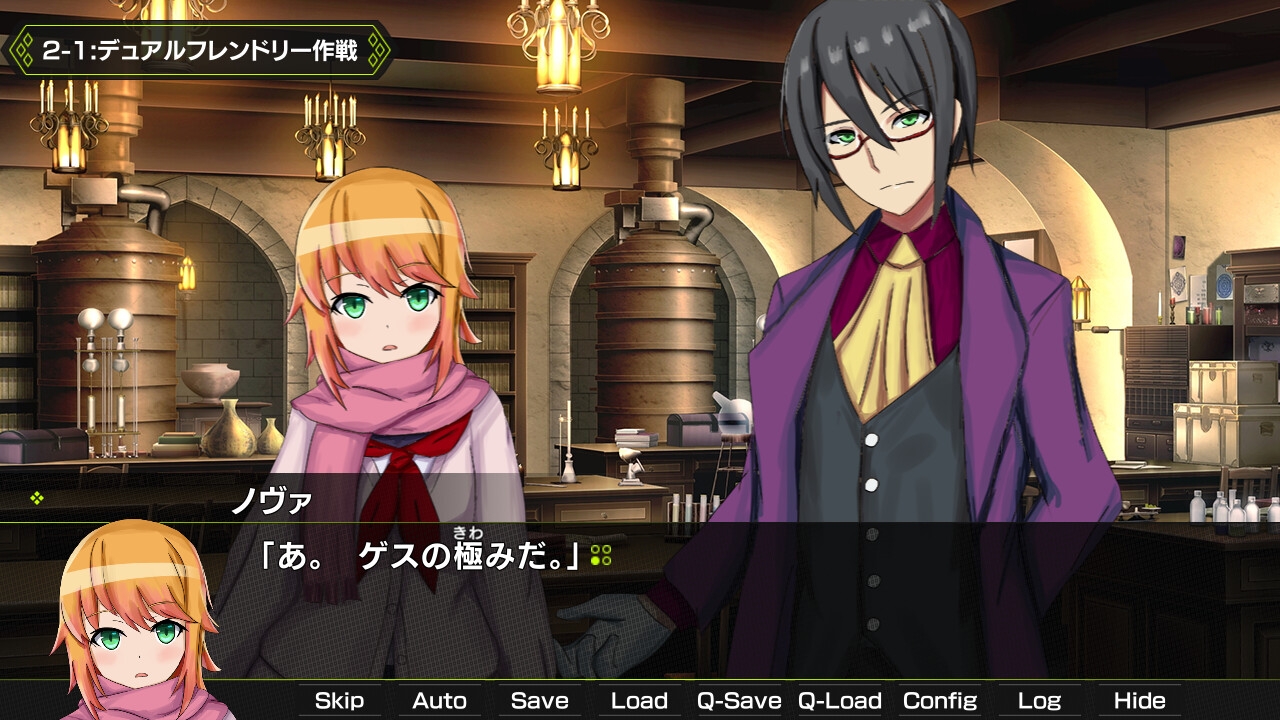Quick save with Q-Save
Image resolution: width=1280 pixels, height=720 pixels.
739,701
